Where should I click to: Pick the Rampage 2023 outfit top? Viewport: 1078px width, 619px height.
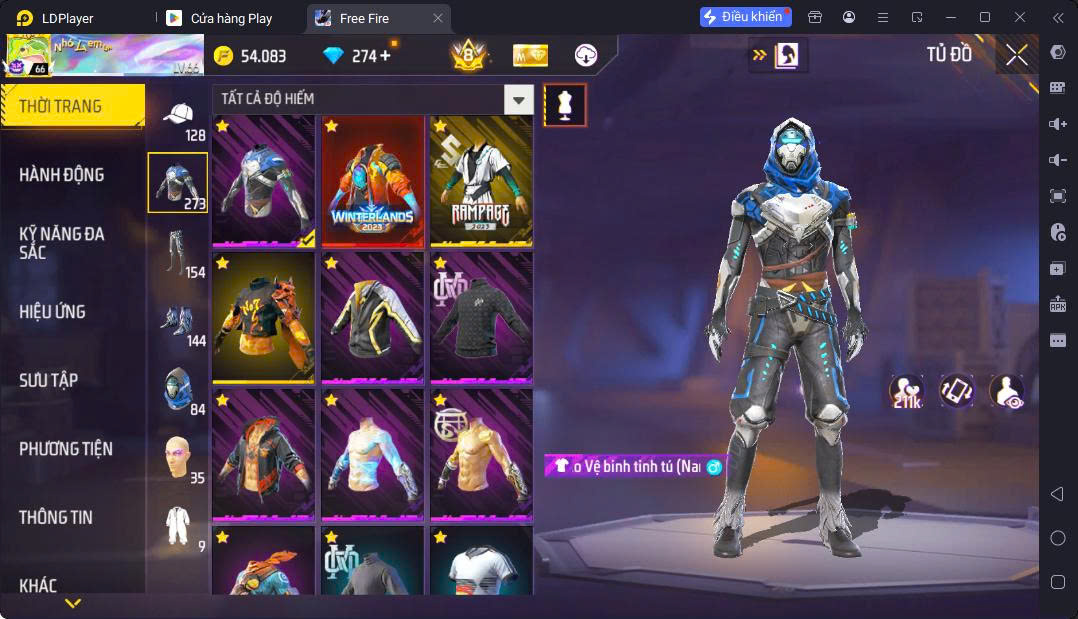point(481,181)
